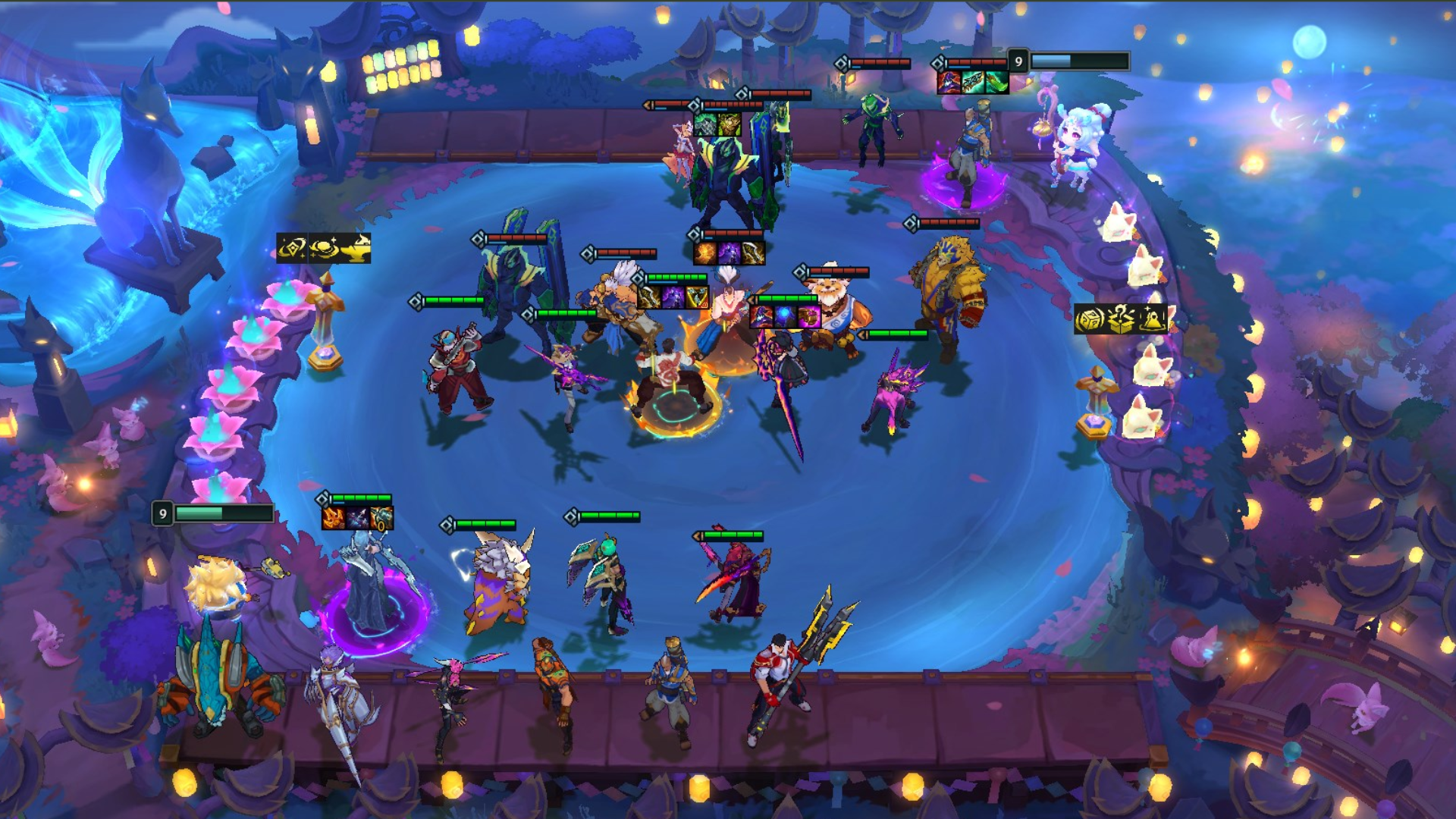Inspect the golden hooded figure augment icon

(x=1153, y=320)
